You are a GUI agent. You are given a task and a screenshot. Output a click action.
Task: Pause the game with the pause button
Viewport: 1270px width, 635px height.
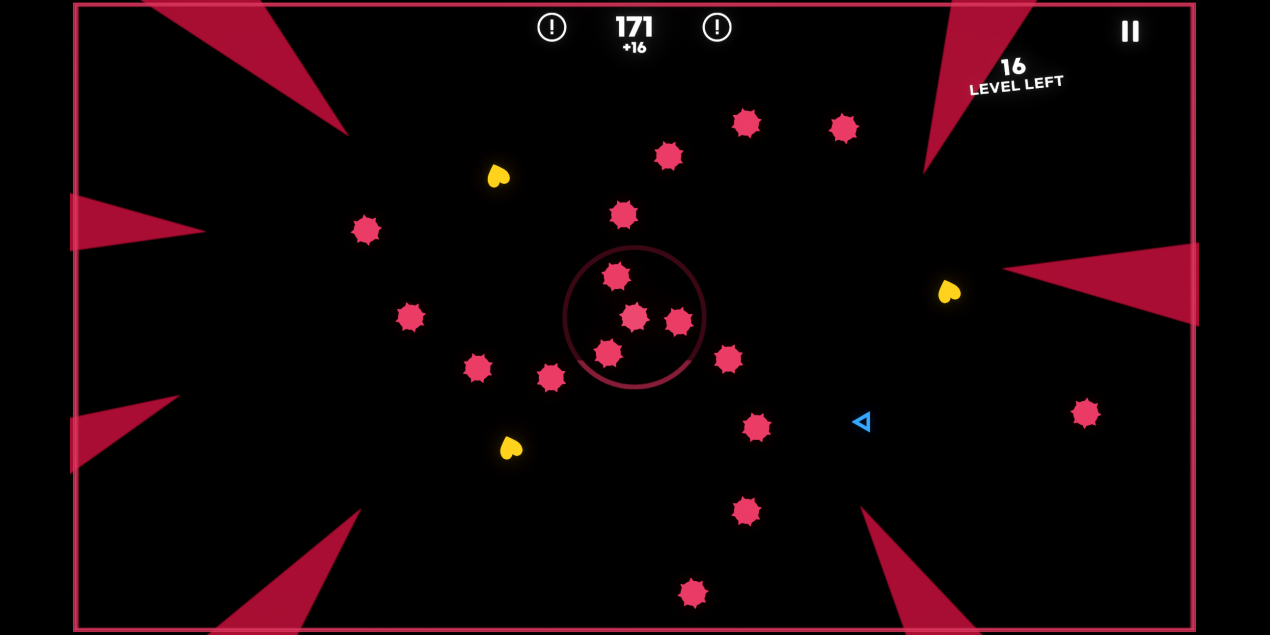(1130, 31)
